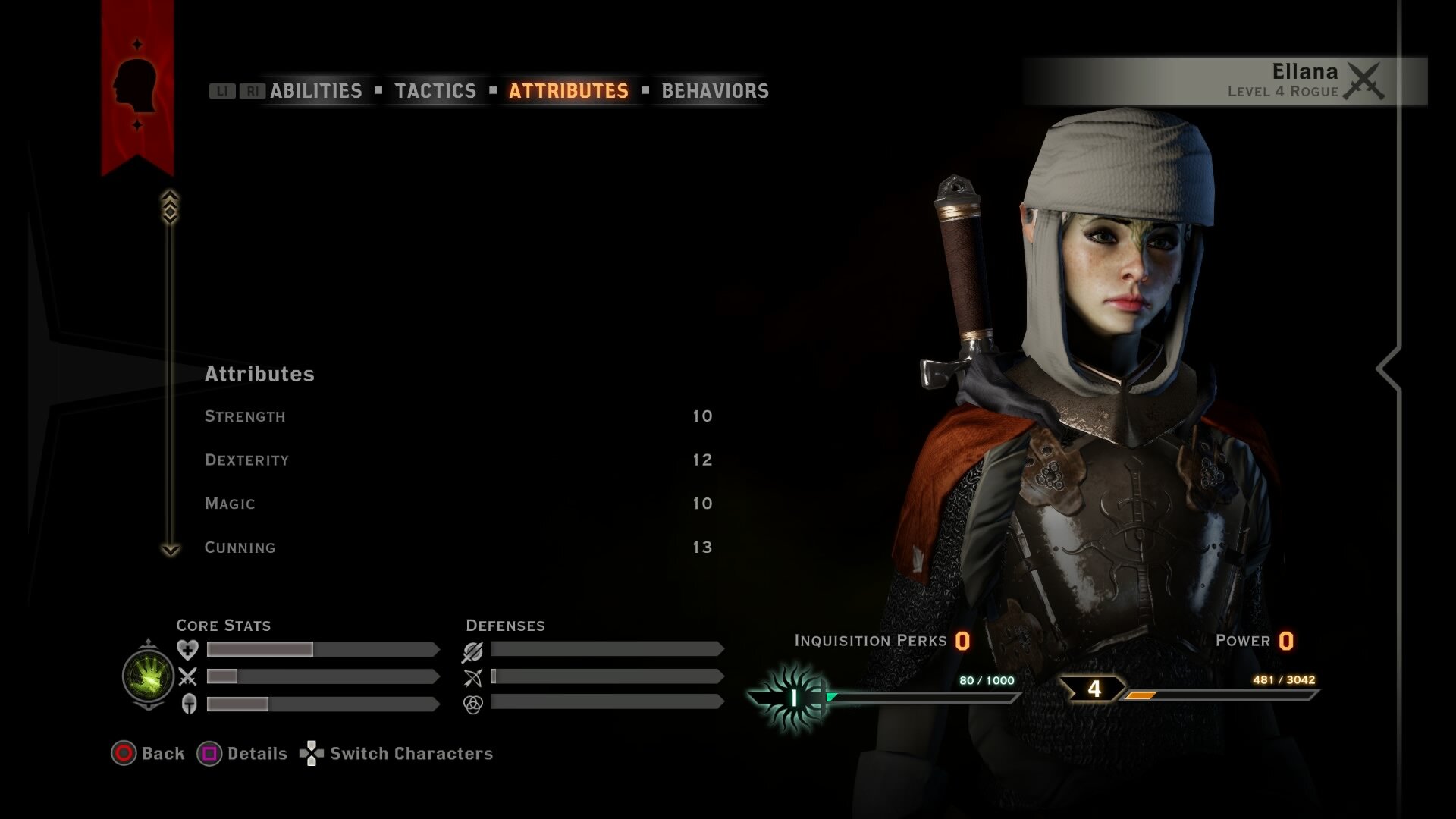Select the Cunning attribute row

pos(458,548)
